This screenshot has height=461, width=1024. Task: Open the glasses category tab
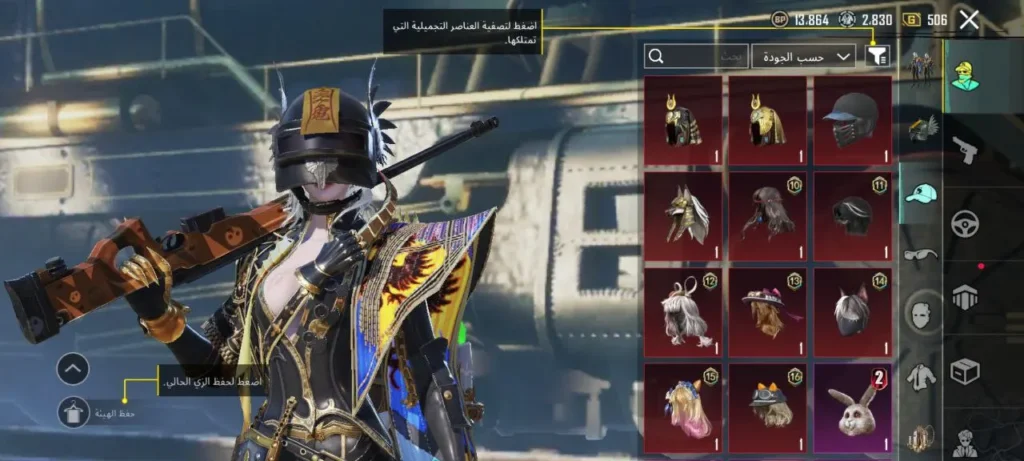[921, 254]
